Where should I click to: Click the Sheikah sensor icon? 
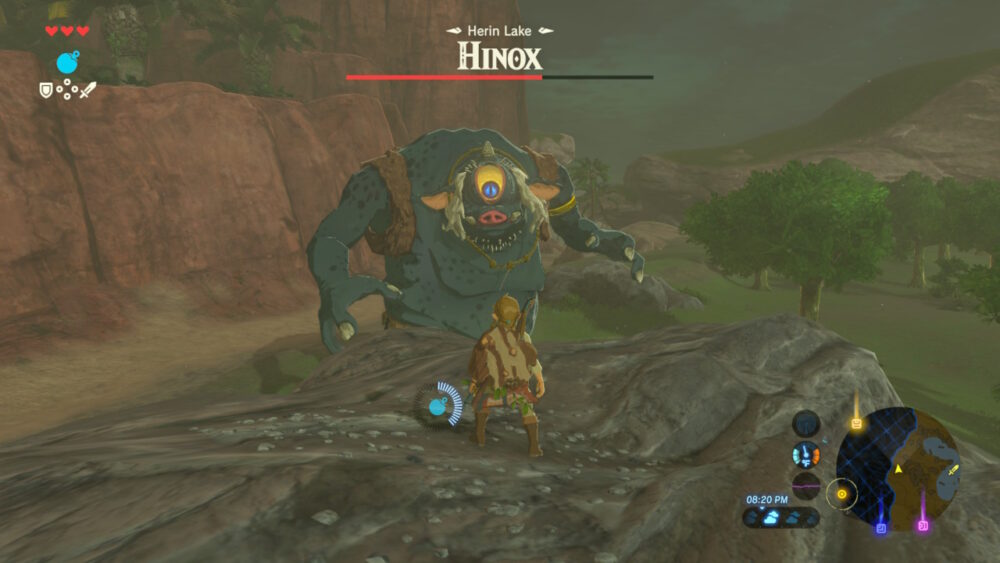coord(806,423)
